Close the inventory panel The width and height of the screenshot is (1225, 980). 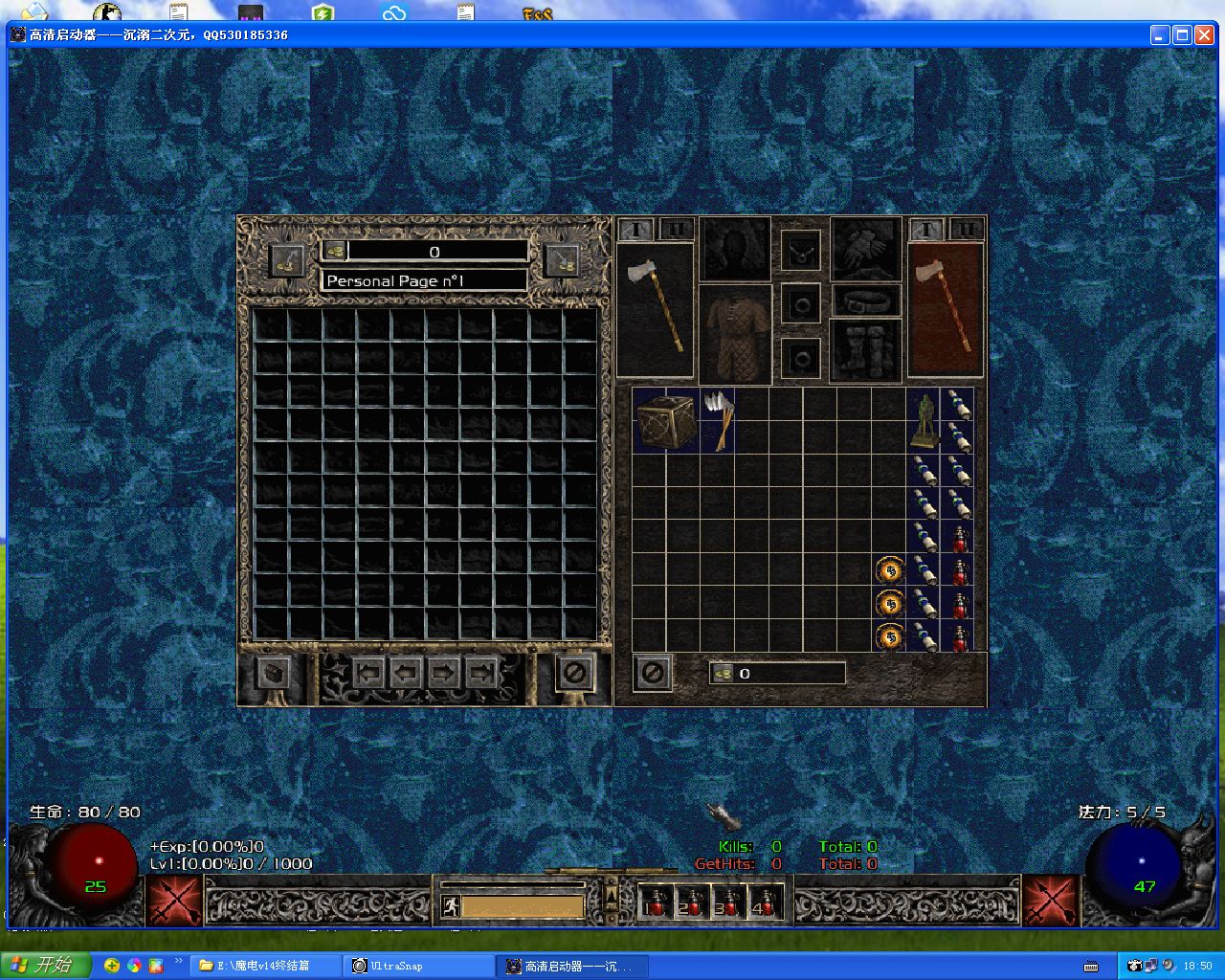point(653,673)
